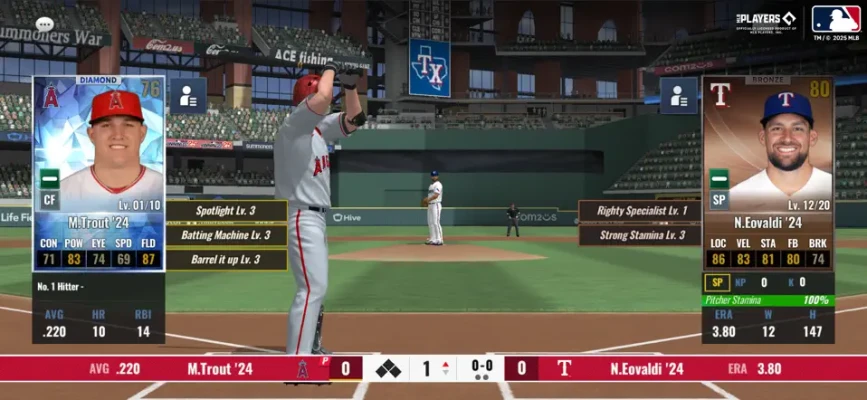Select the M.Trout '24 diamond player card
This screenshot has height=400, width=867.
tap(98, 172)
